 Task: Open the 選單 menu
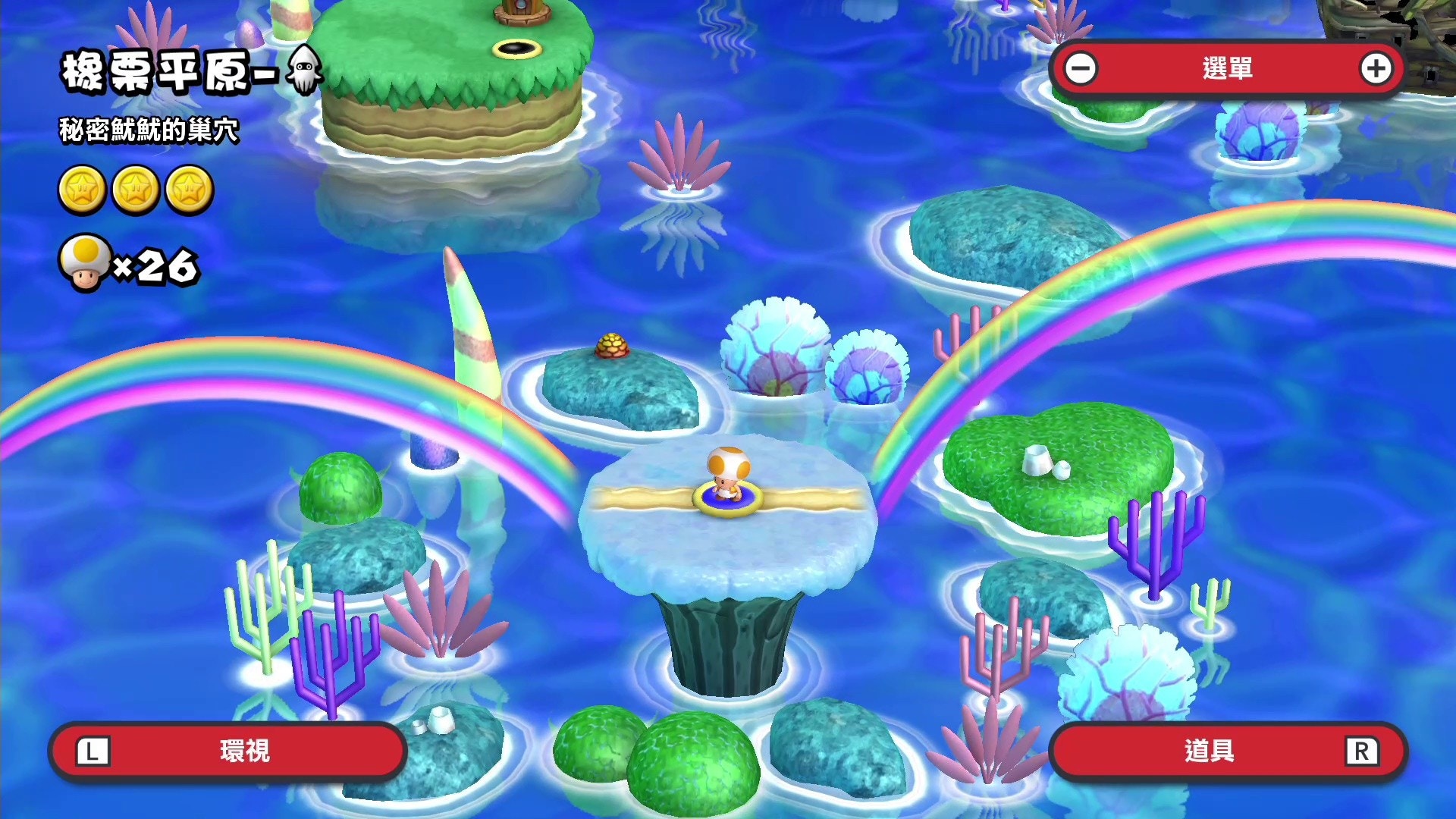pyautogui.click(x=1228, y=67)
